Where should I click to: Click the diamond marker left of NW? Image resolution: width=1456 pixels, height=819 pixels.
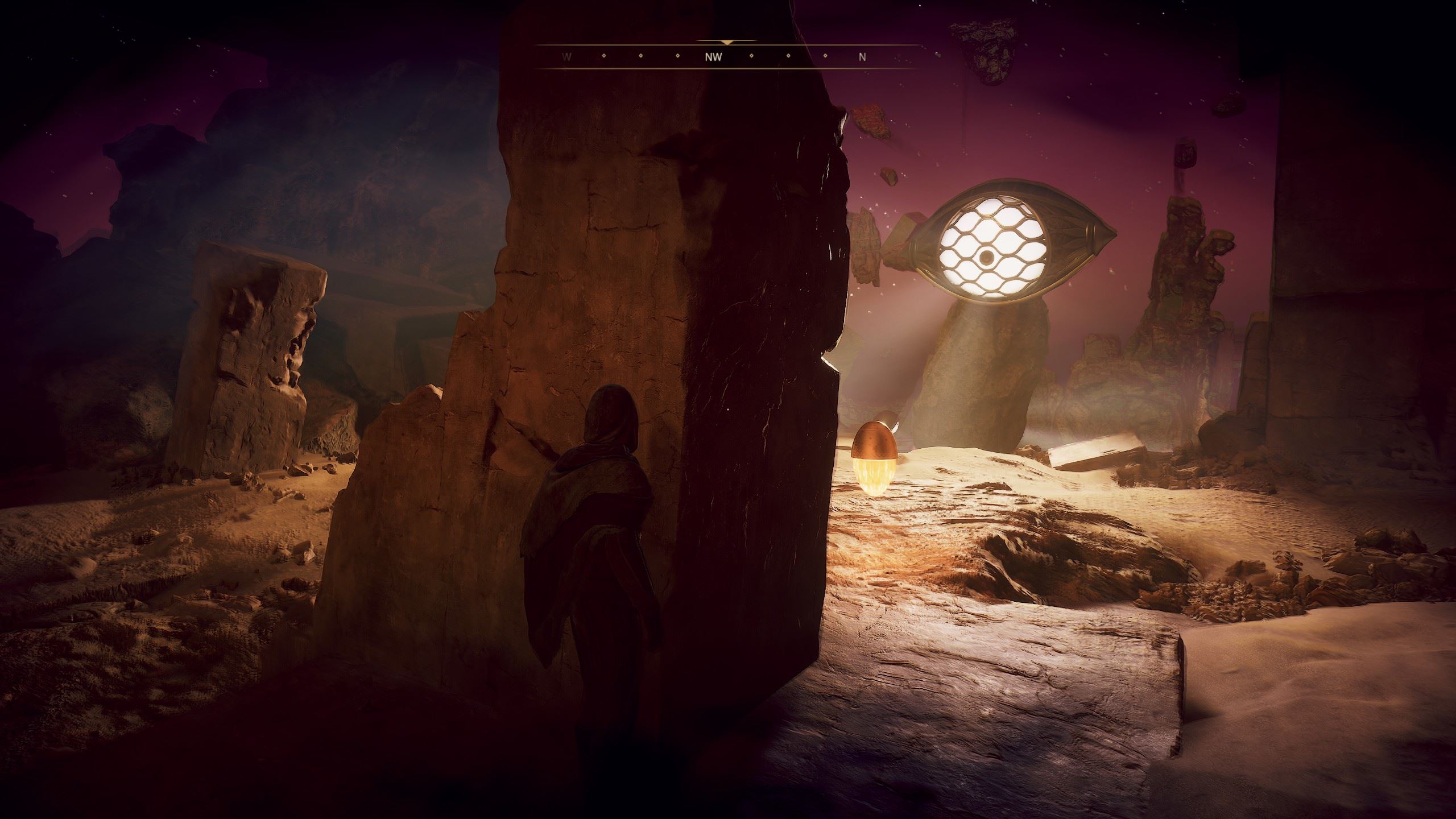(676, 57)
